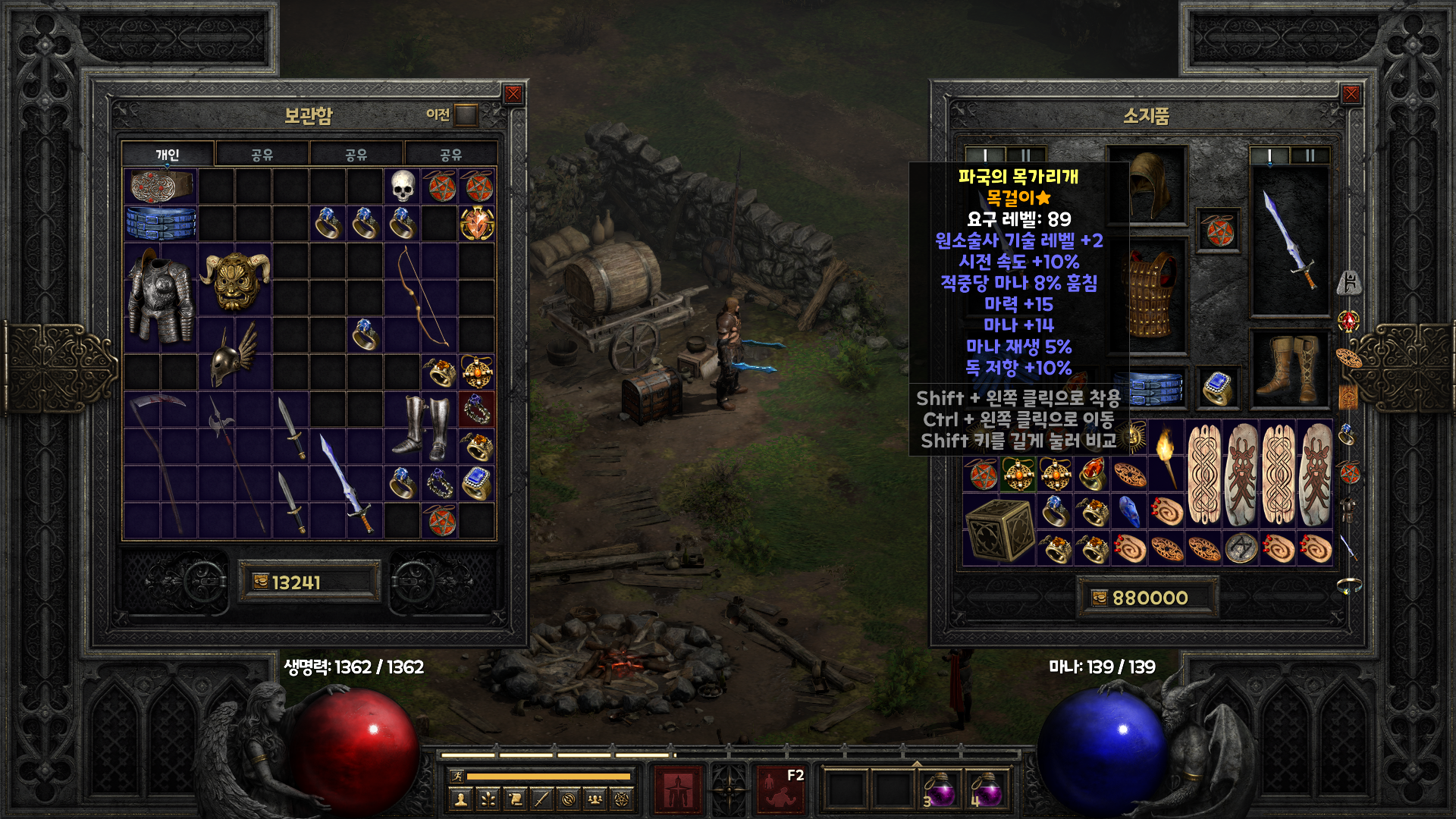
Task: Open the Horadric Cube in inventory
Action: coord(999,530)
